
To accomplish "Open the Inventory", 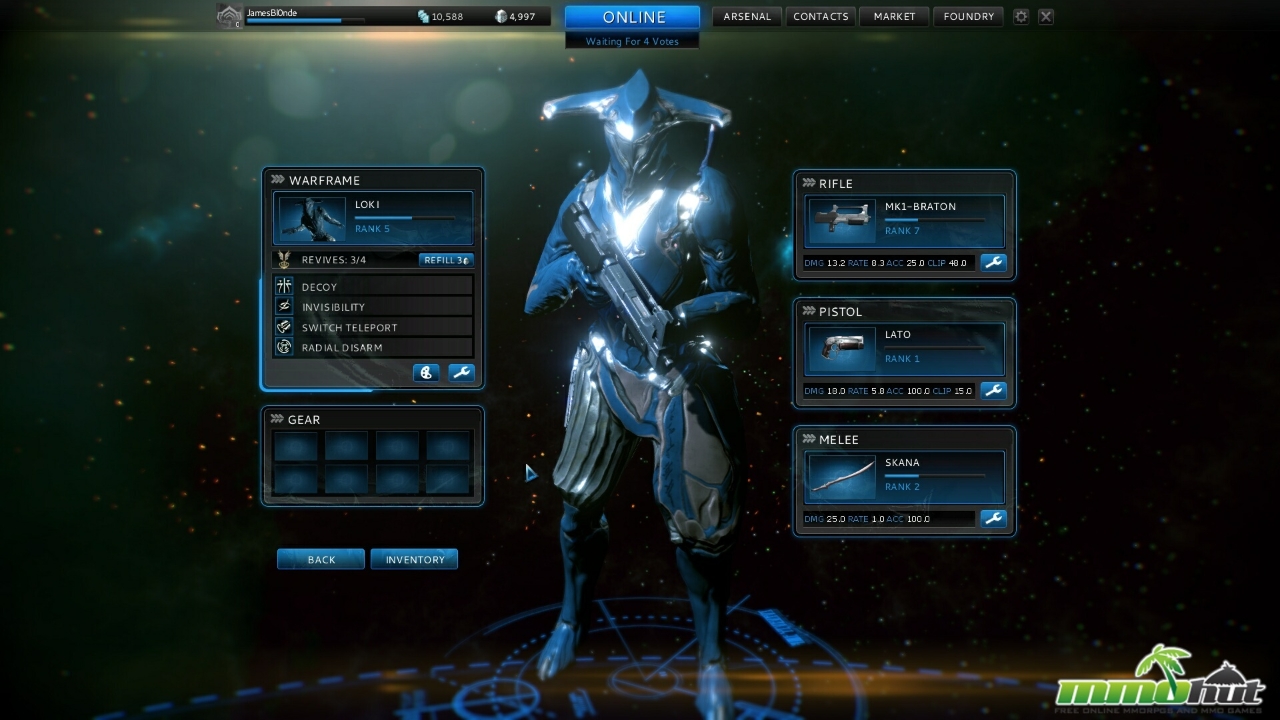I will pyautogui.click(x=414, y=559).
